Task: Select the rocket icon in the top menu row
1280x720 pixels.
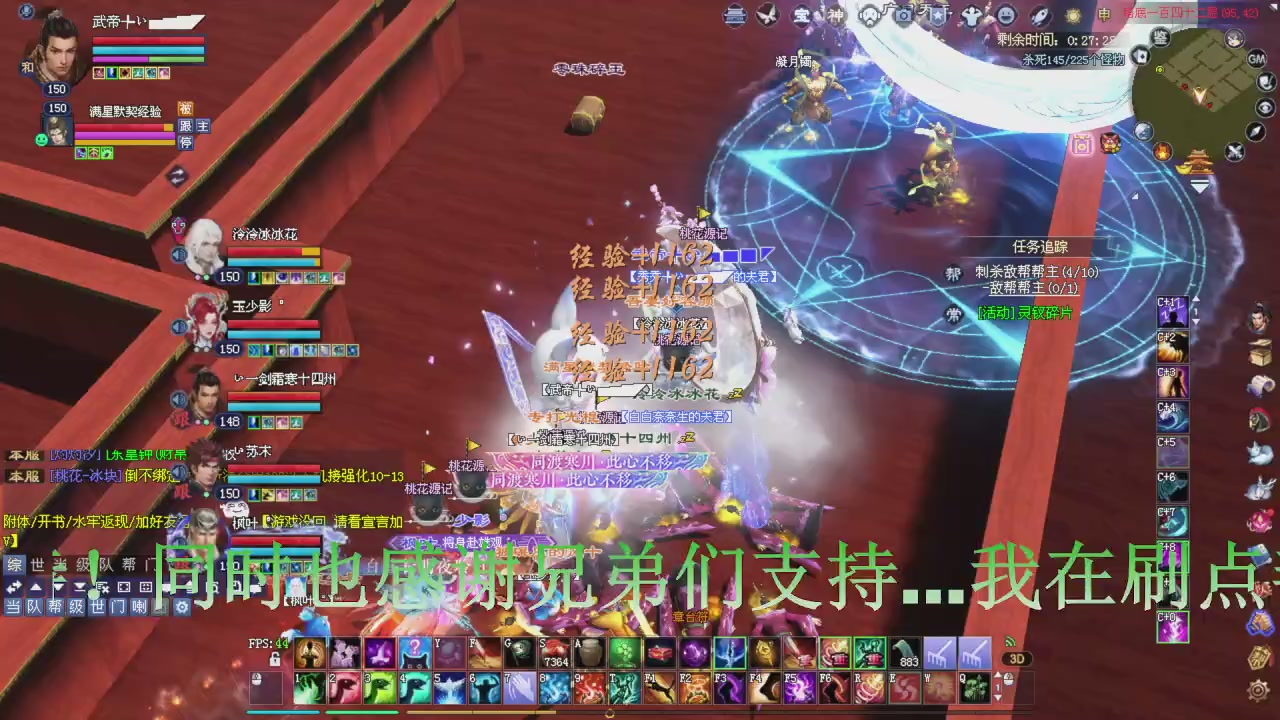Action: [x=1040, y=15]
